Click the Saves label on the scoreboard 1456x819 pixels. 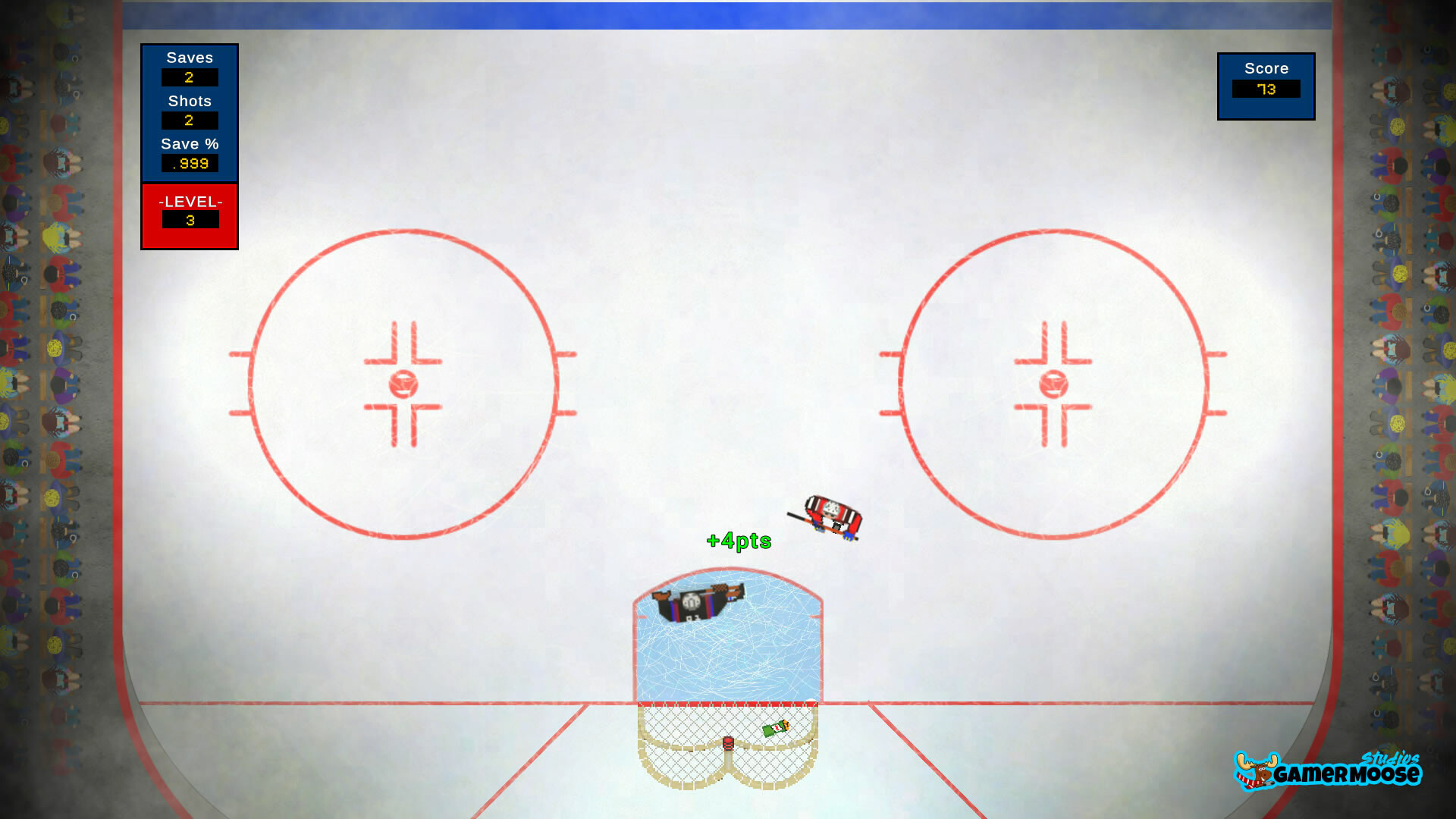pos(190,58)
